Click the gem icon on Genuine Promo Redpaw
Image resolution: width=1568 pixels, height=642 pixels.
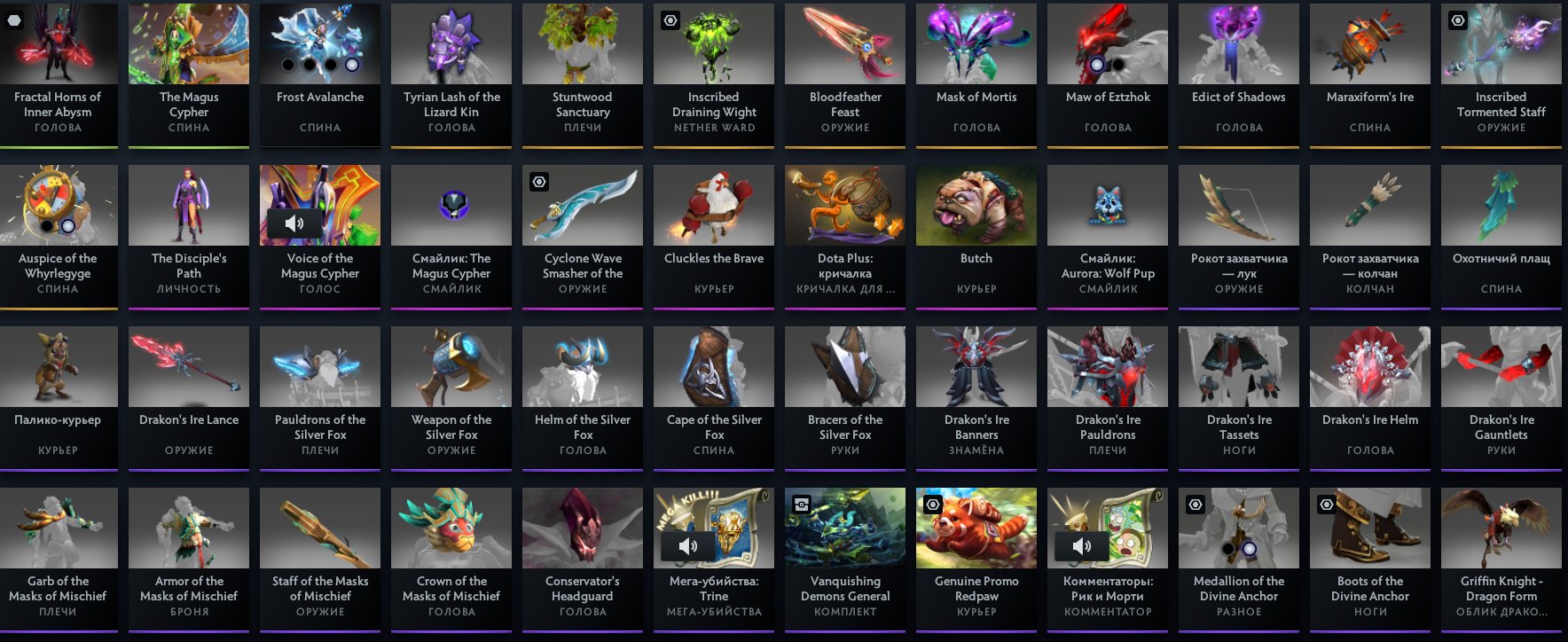(934, 504)
